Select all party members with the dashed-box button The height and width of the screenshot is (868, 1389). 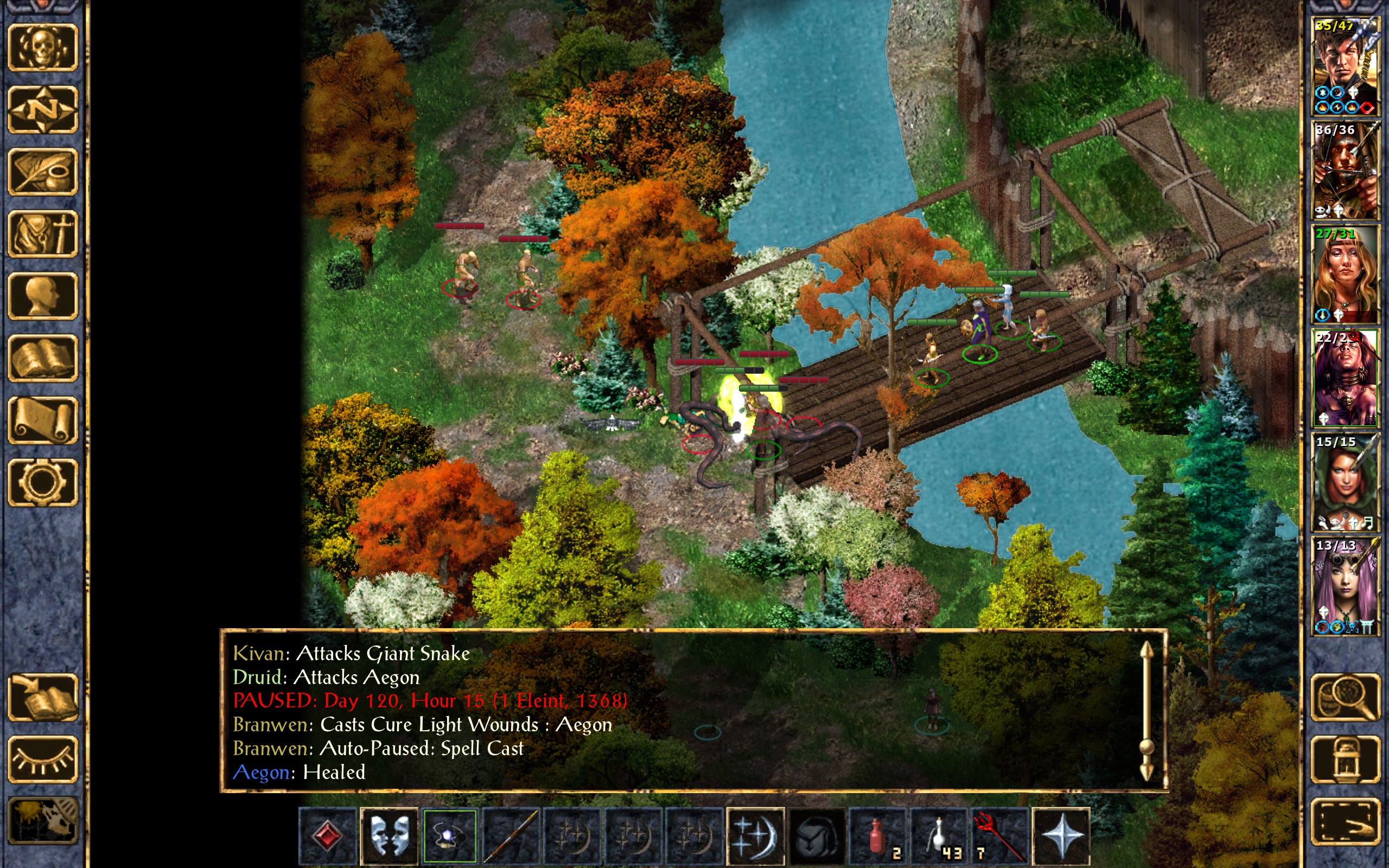tap(1345, 821)
